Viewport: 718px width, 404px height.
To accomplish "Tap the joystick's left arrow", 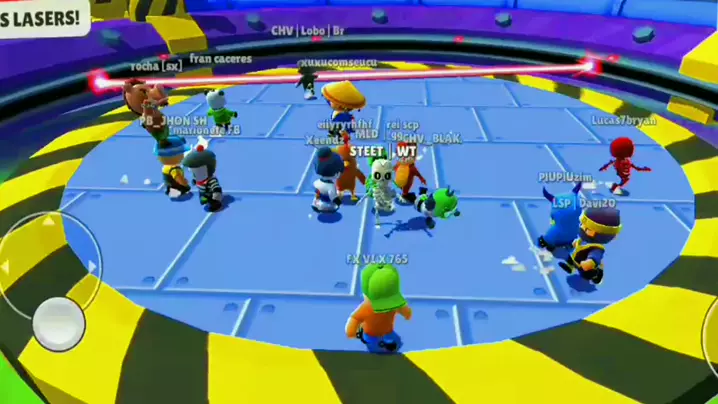I will (6, 267).
